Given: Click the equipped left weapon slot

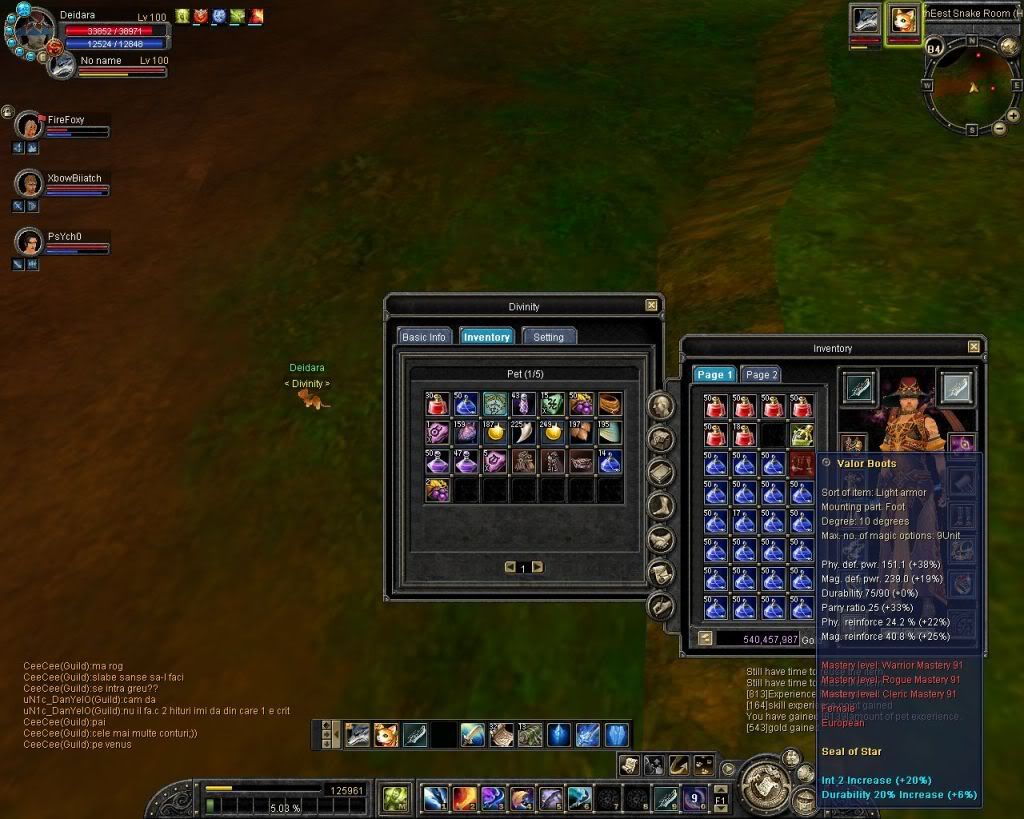Looking at the screenshot, I should click(859, 386).
